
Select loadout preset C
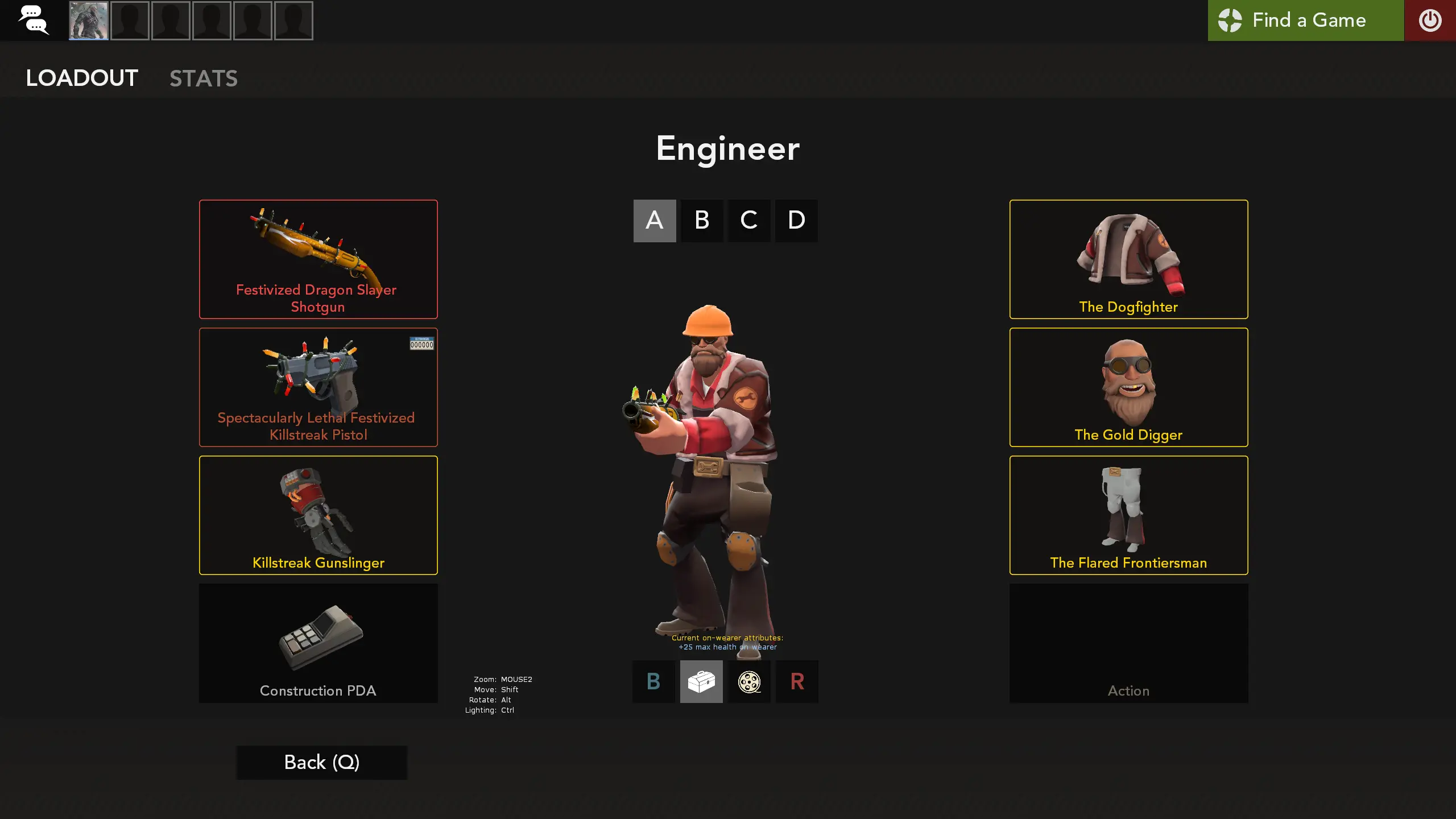click(749, 221)
